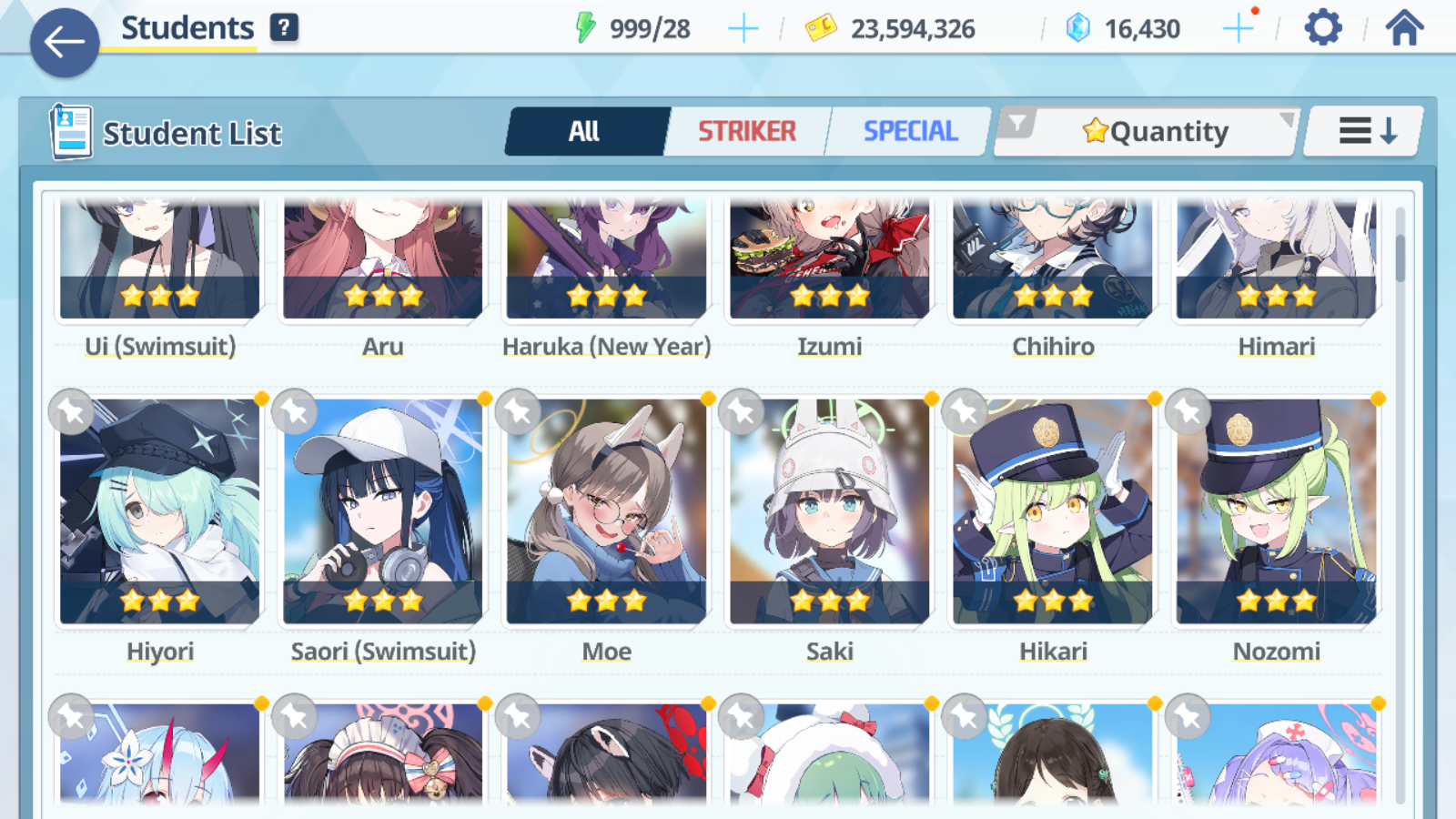Select the Hiyori student card

click(x=160, y=510)
